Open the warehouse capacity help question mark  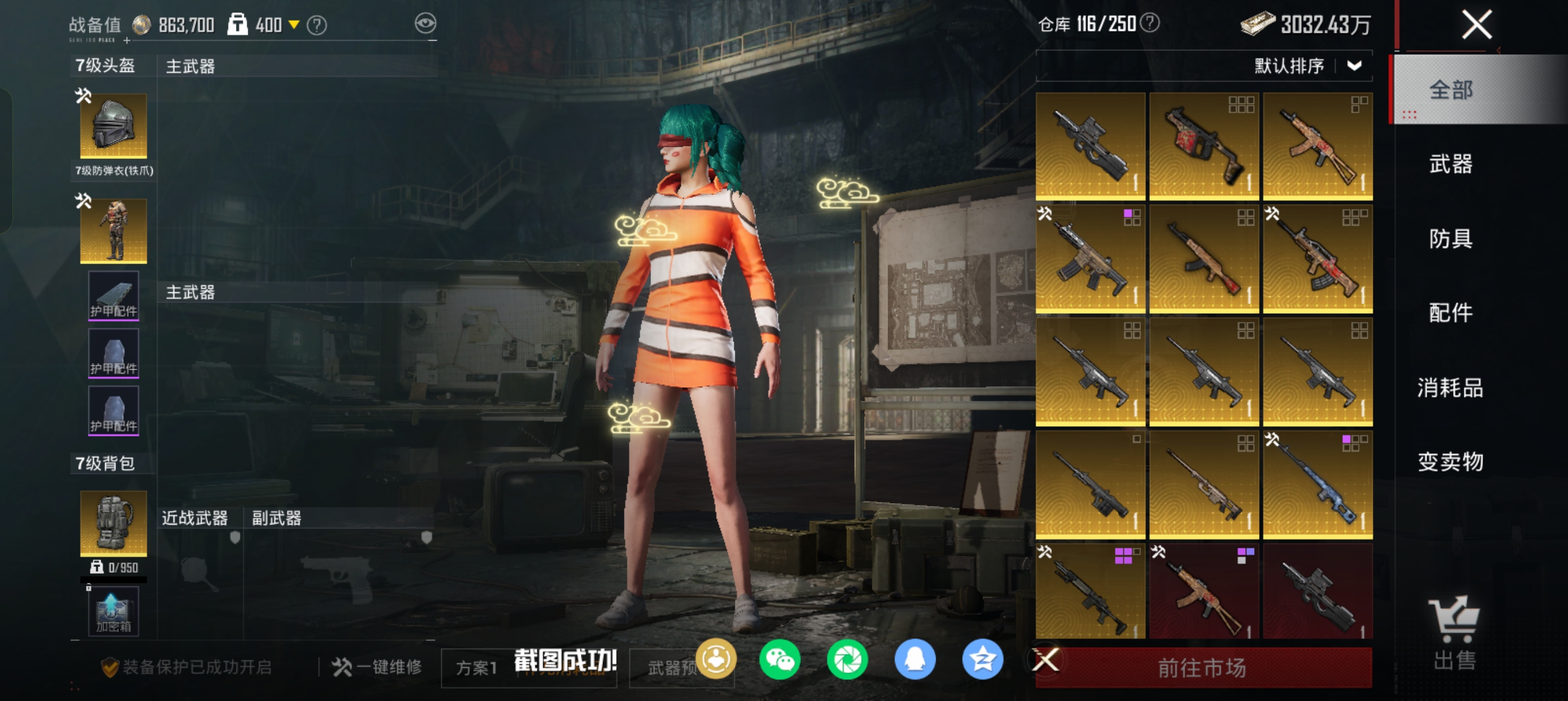pos(1149,24)
